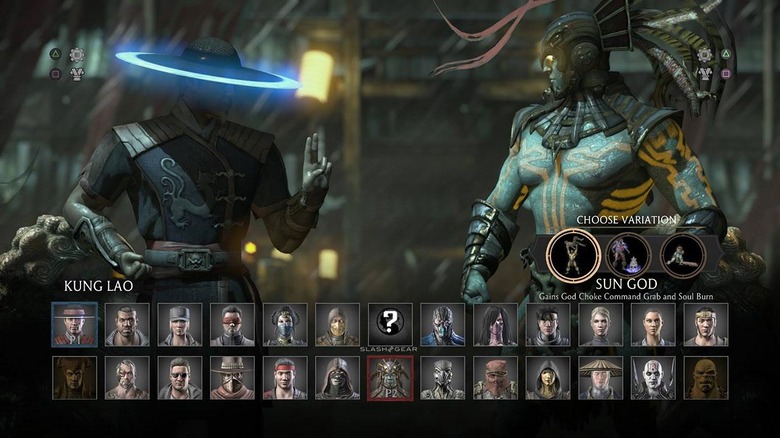This screenshot has height=438, width=780.
Task: Select the Kung Lao portrait
Action: coord(75,324)
